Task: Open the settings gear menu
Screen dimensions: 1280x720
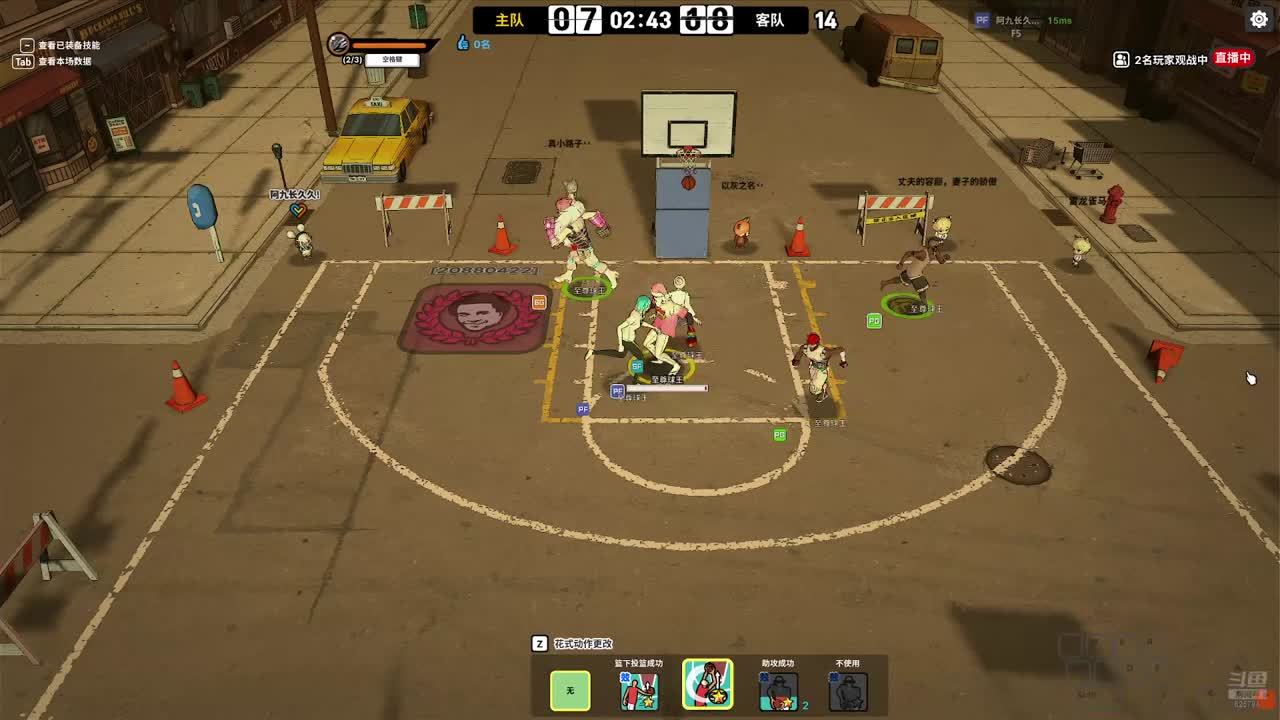Action: 1258,19
